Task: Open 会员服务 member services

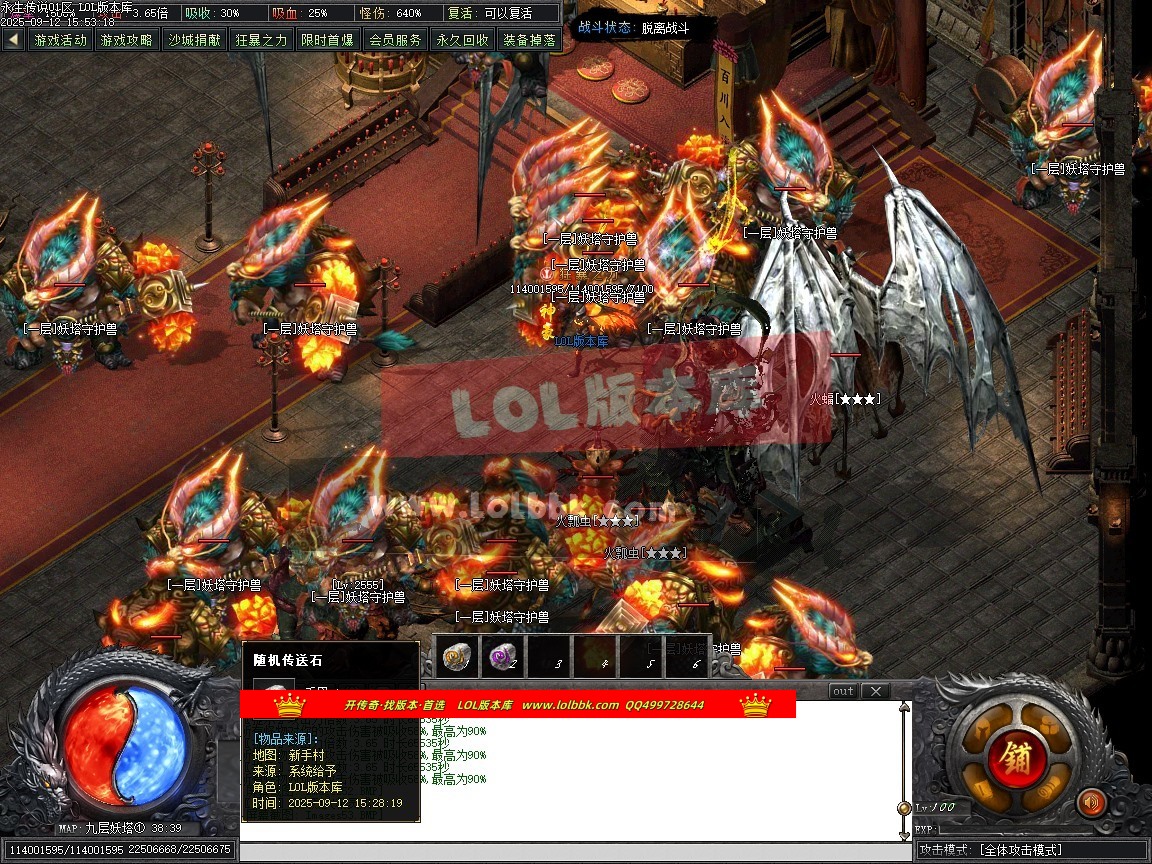Action: click(395, 40)
